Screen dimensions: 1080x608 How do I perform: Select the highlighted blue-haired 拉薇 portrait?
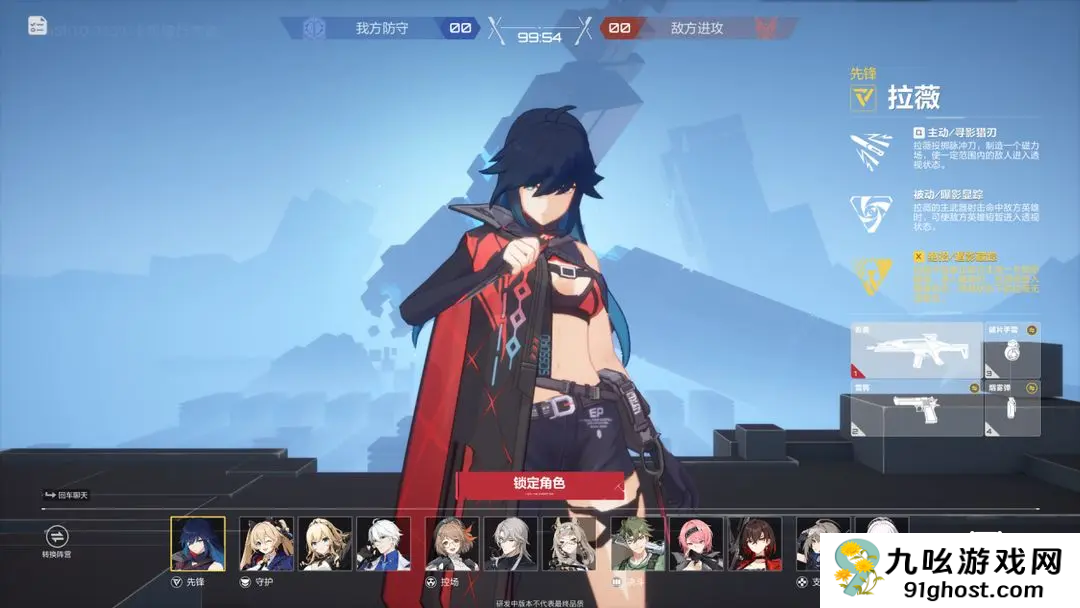coord(198,544)
